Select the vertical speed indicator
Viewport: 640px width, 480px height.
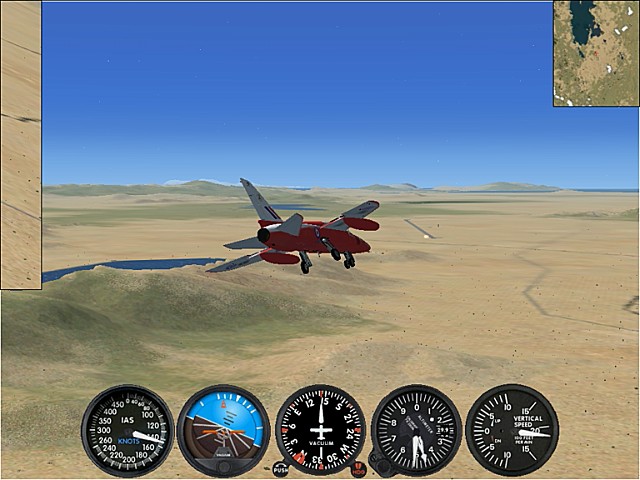[511, 430]
